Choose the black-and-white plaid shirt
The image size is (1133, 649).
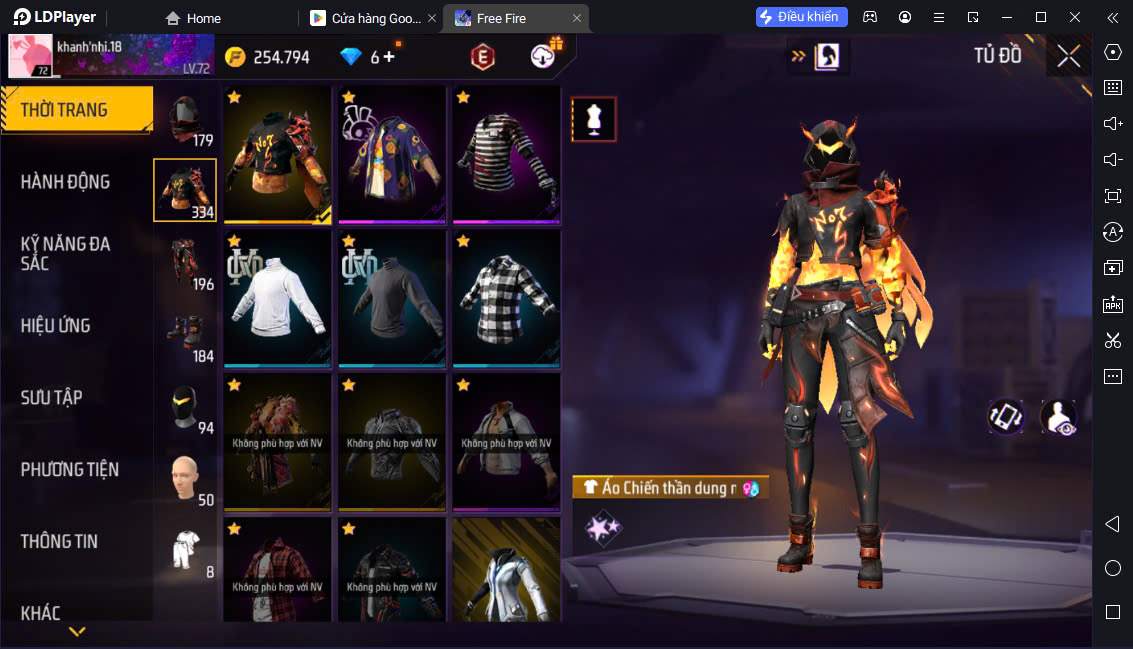click(x=506, y=298)
